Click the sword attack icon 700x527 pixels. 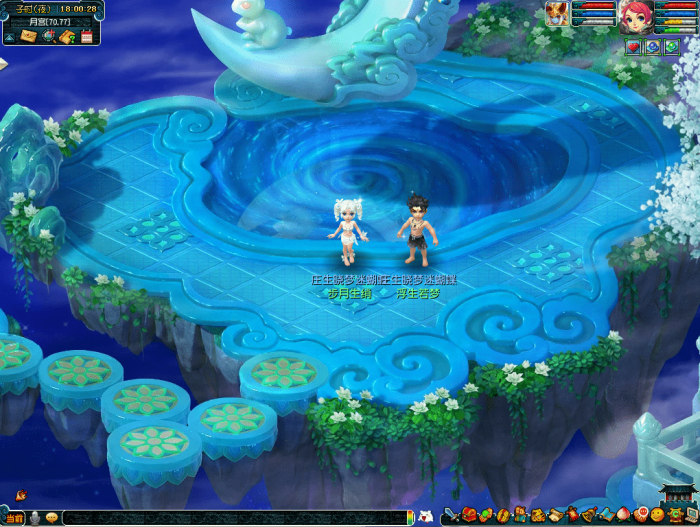point(451,515)
